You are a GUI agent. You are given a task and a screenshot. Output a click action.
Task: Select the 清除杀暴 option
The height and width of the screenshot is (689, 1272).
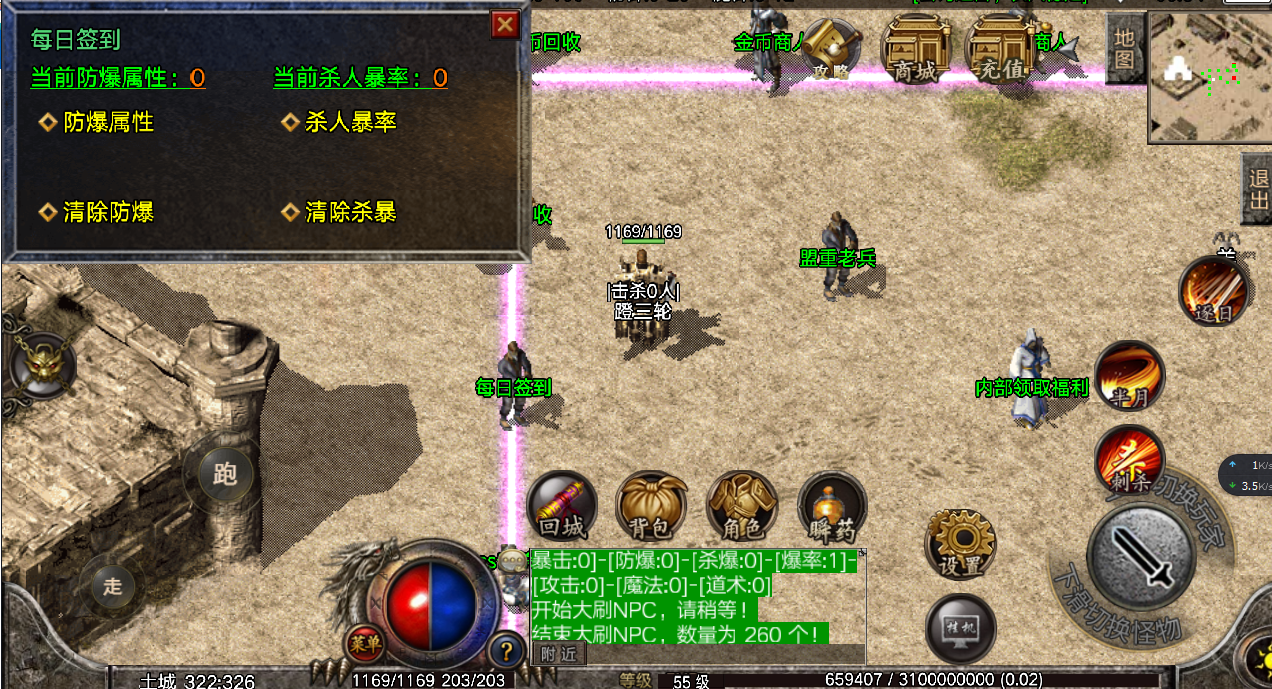tap(350, 212)
